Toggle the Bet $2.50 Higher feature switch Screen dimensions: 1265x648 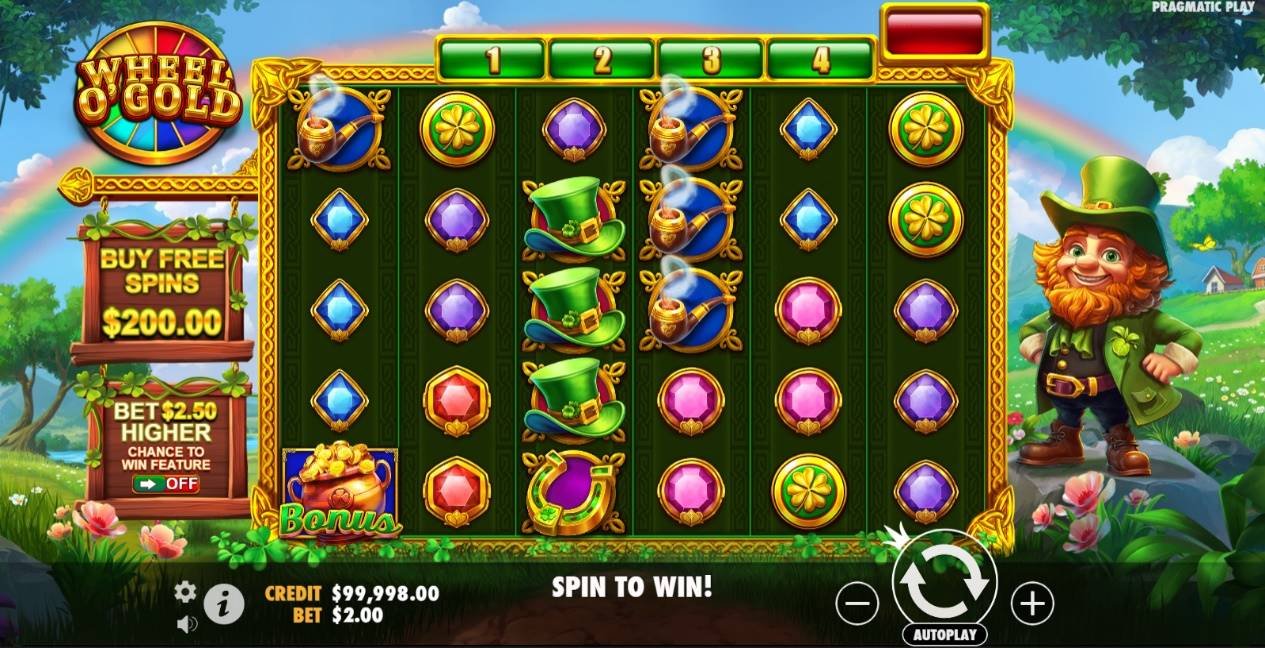pos(165,484)
